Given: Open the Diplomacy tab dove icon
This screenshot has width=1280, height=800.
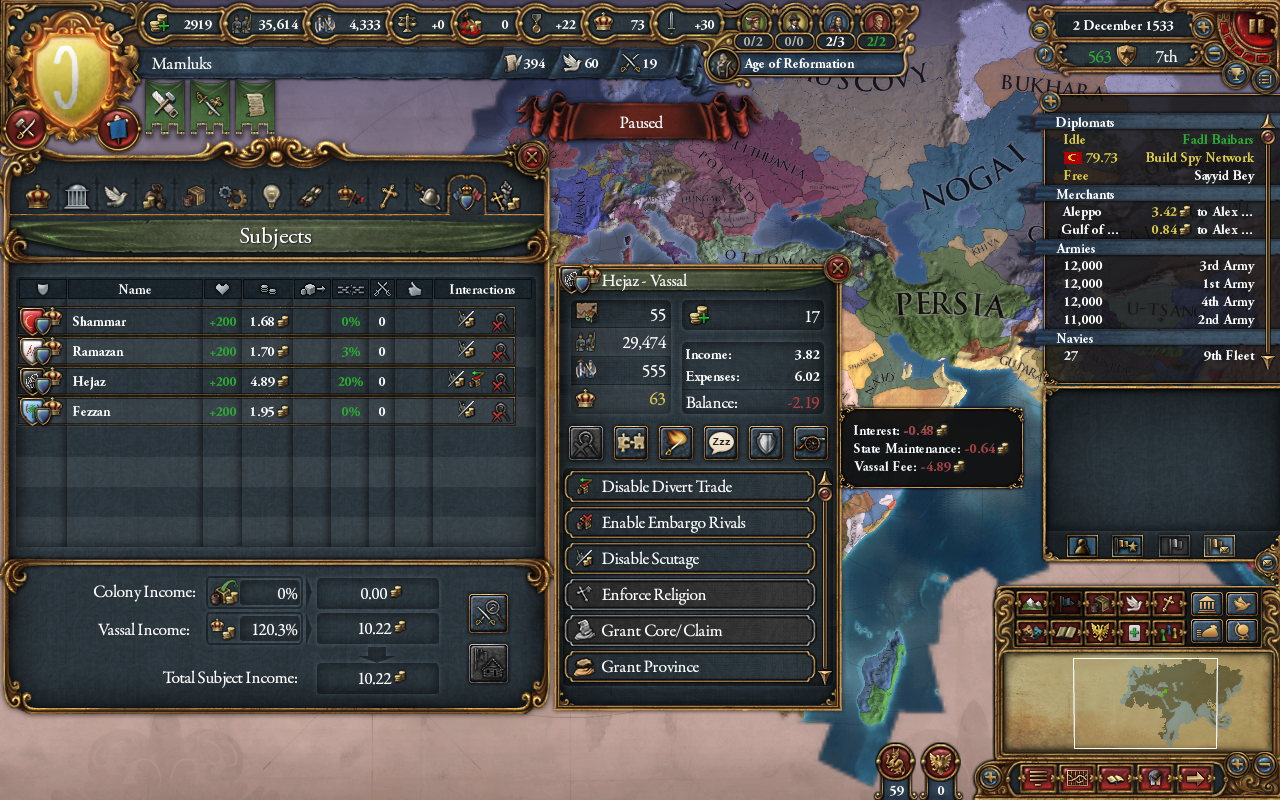Looking at the screenshot, I should pyautogui.click(x=117, y=195).
